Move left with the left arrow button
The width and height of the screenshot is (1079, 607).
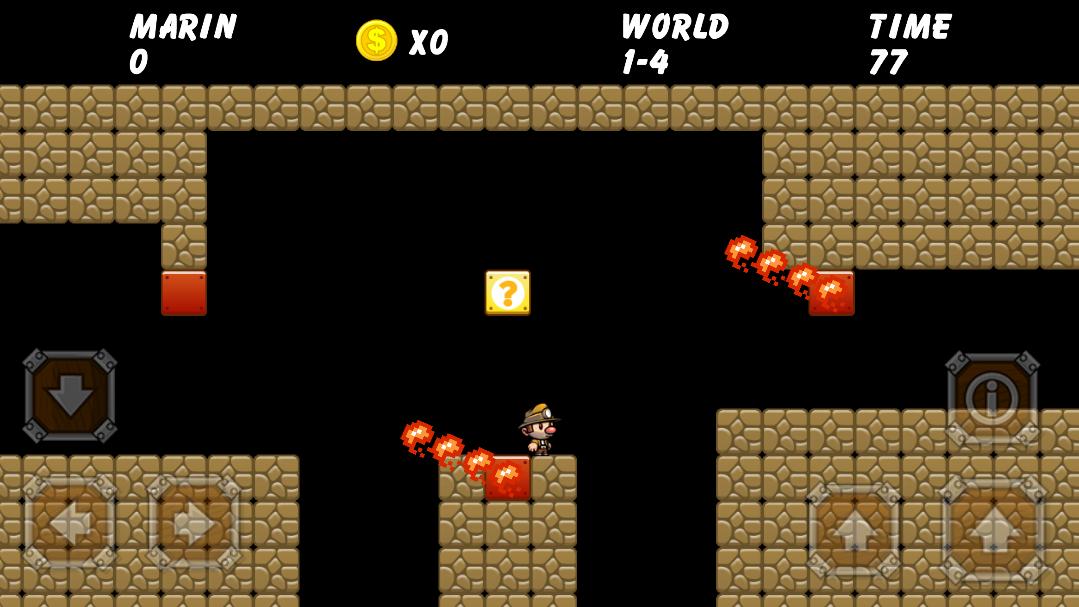pyautogui.click(x=70, y=523)
